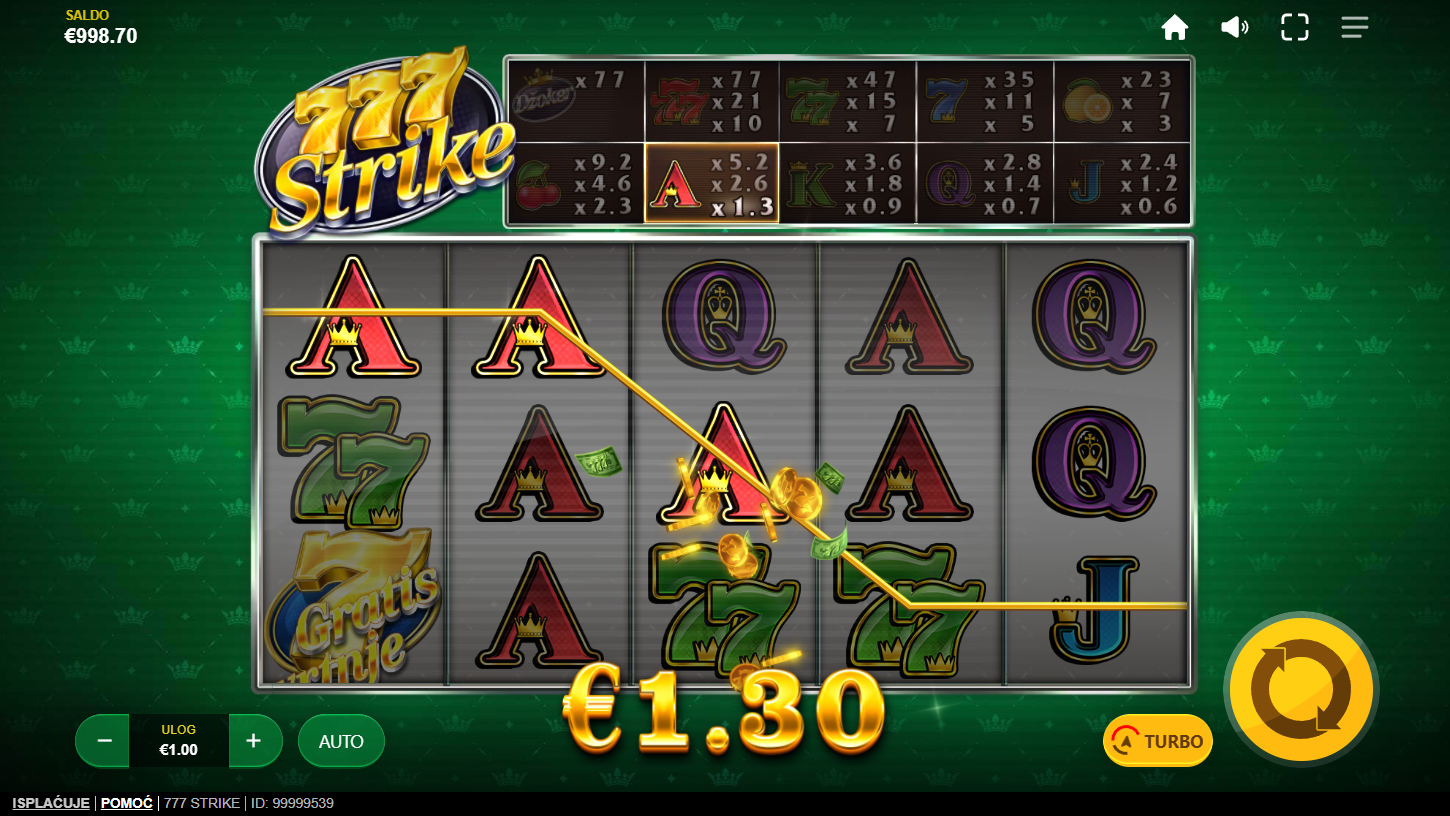Open the hamburger menu
This screenshot has height=816, width=1450.
coord(1354,28)
